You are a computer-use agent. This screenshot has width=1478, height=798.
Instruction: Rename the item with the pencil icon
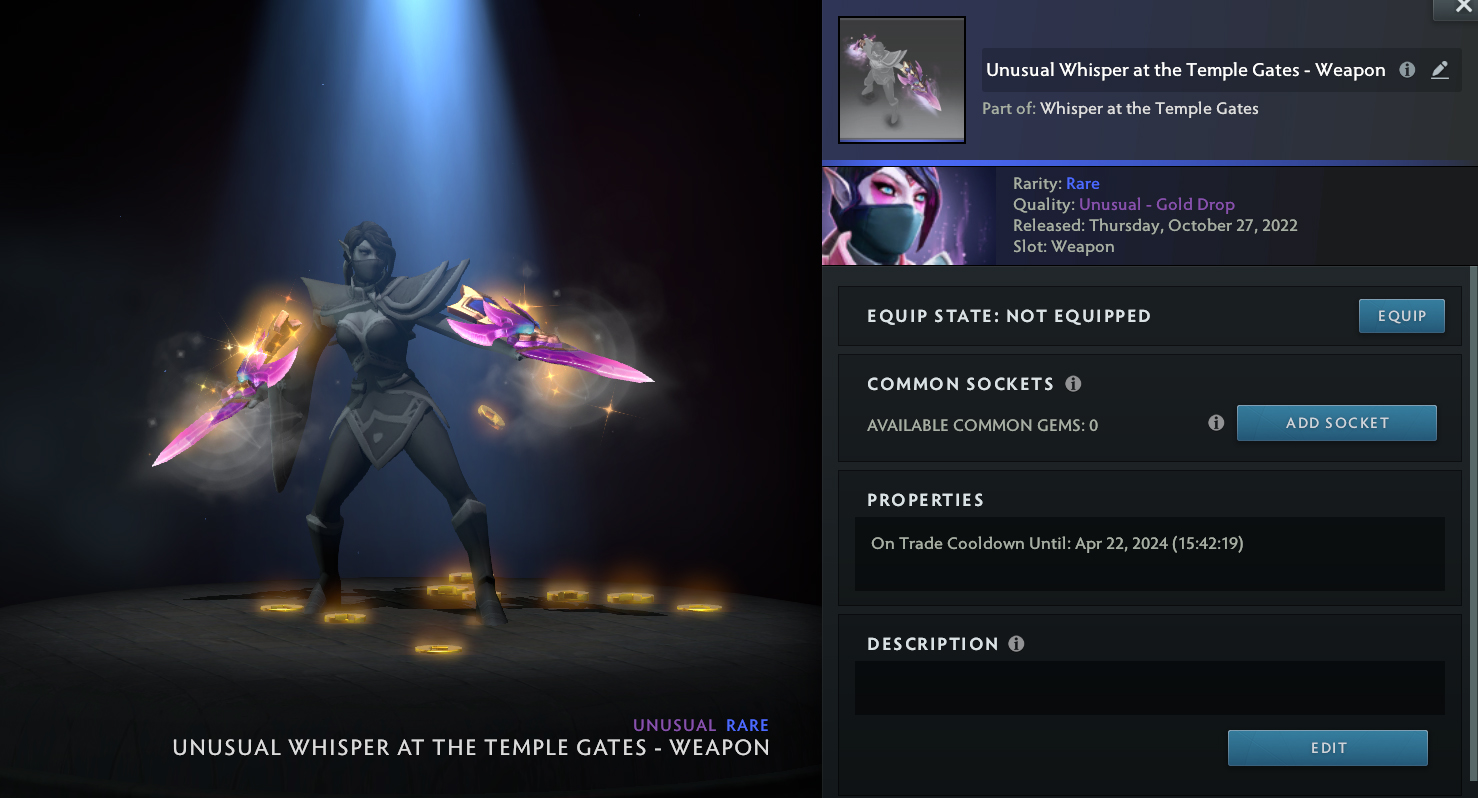click(x=1439, y=70)
